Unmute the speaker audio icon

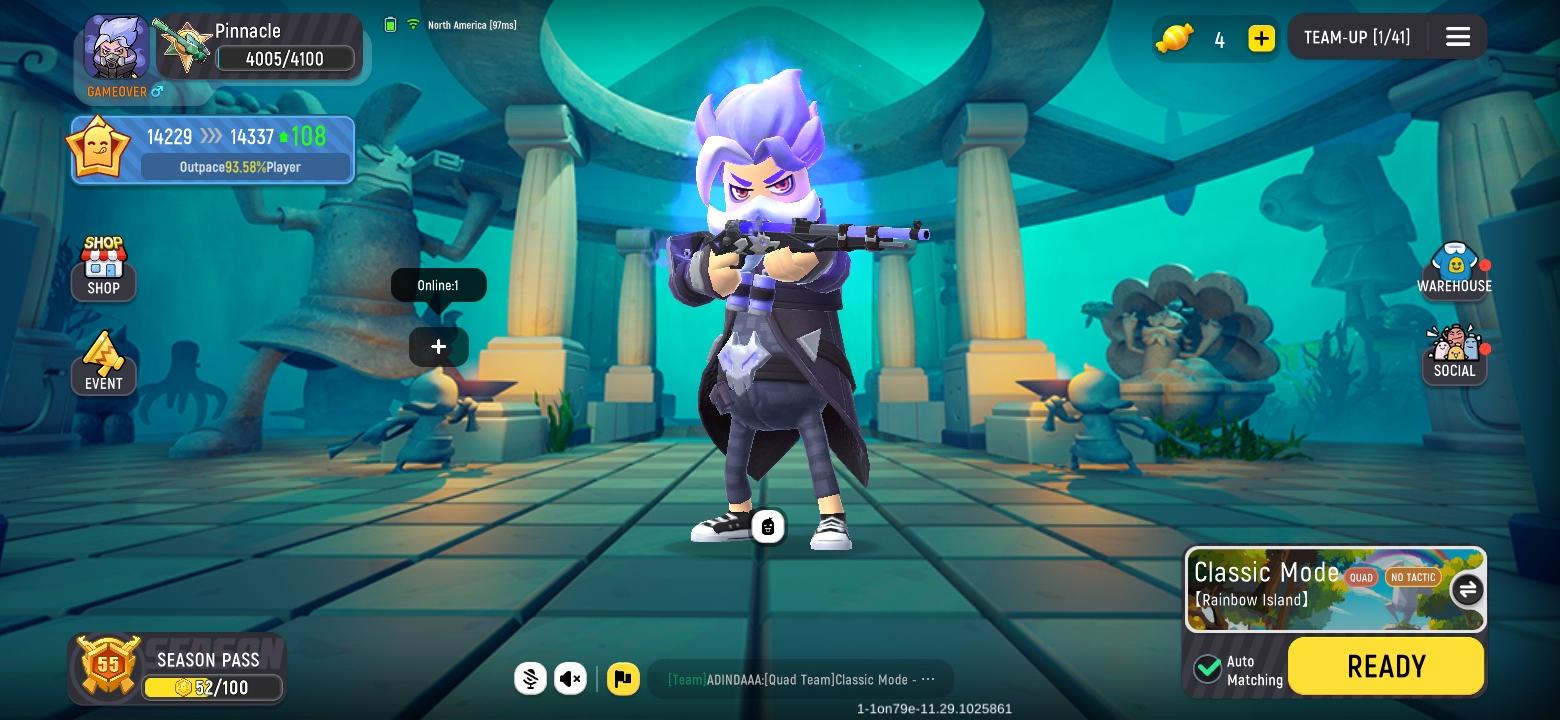point(570,679)
